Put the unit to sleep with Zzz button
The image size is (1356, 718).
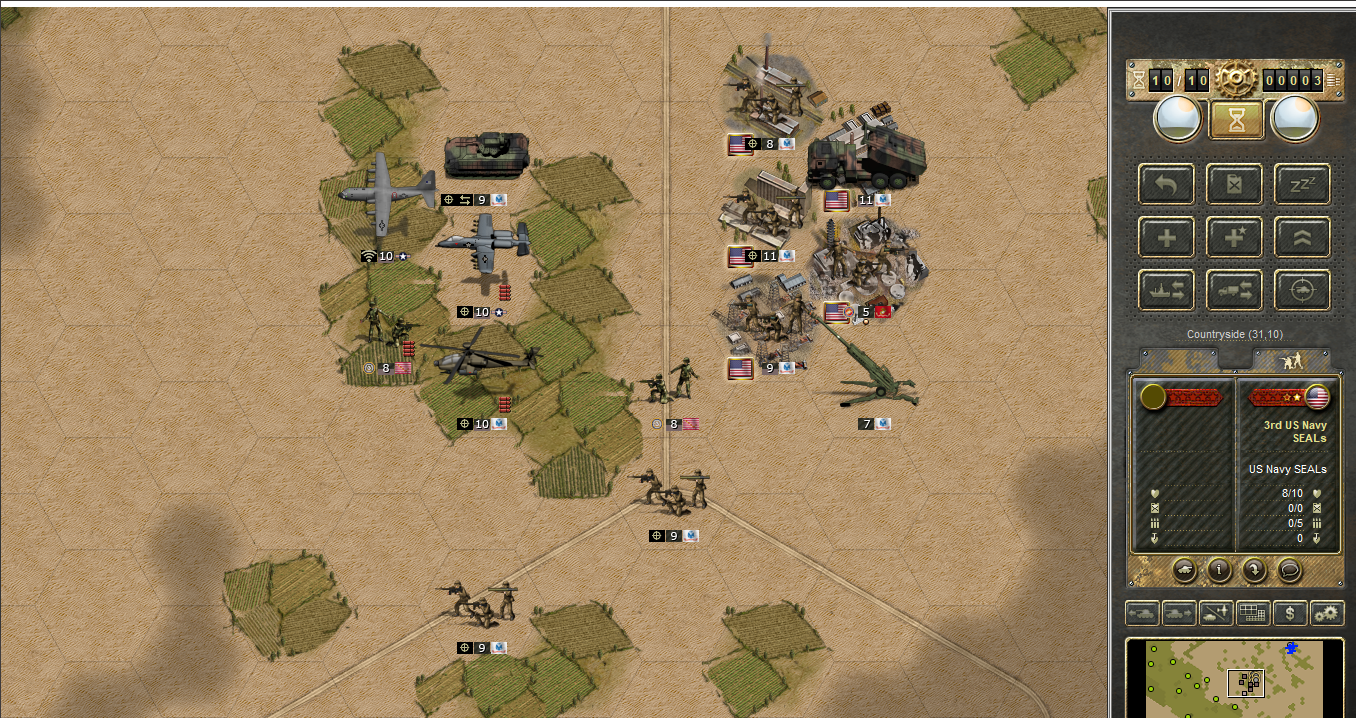pos(1302,185)
